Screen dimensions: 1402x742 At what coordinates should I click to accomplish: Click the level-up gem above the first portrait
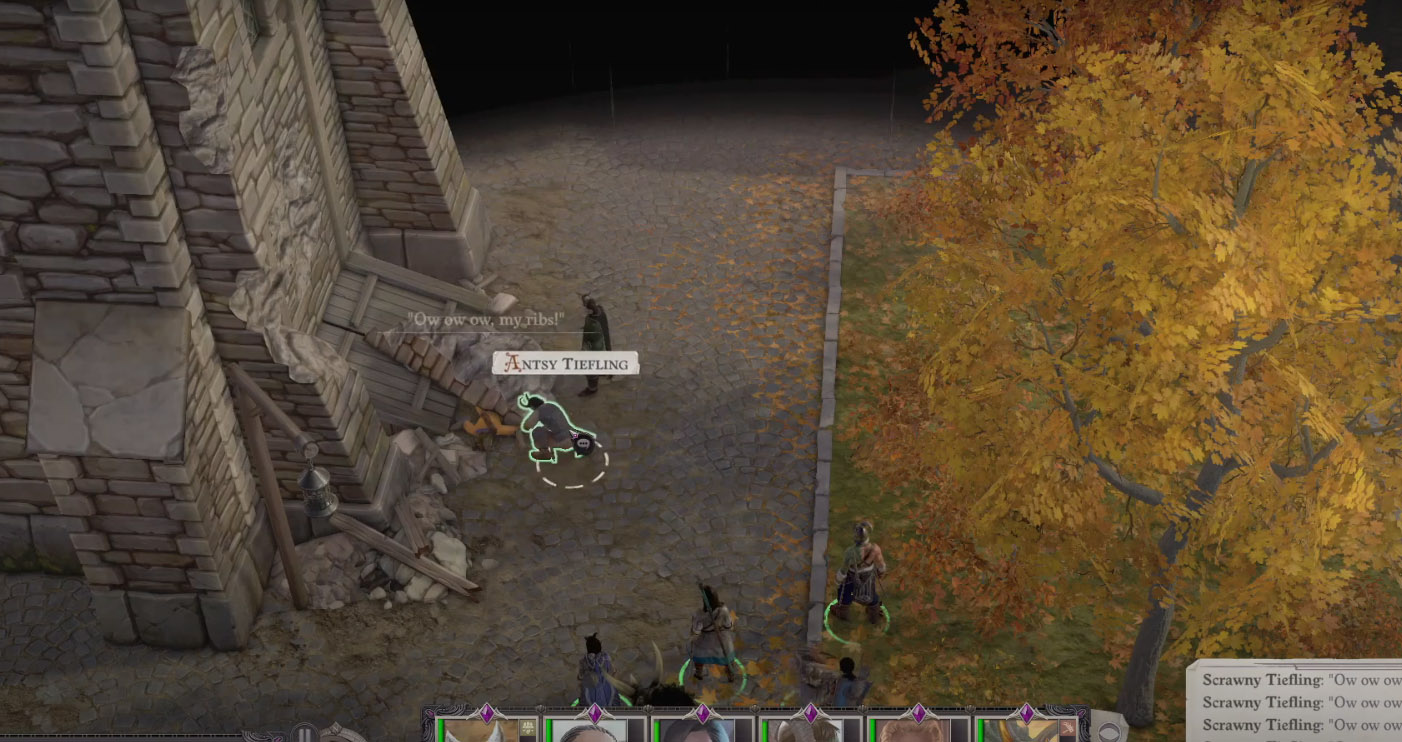[487, 713]
